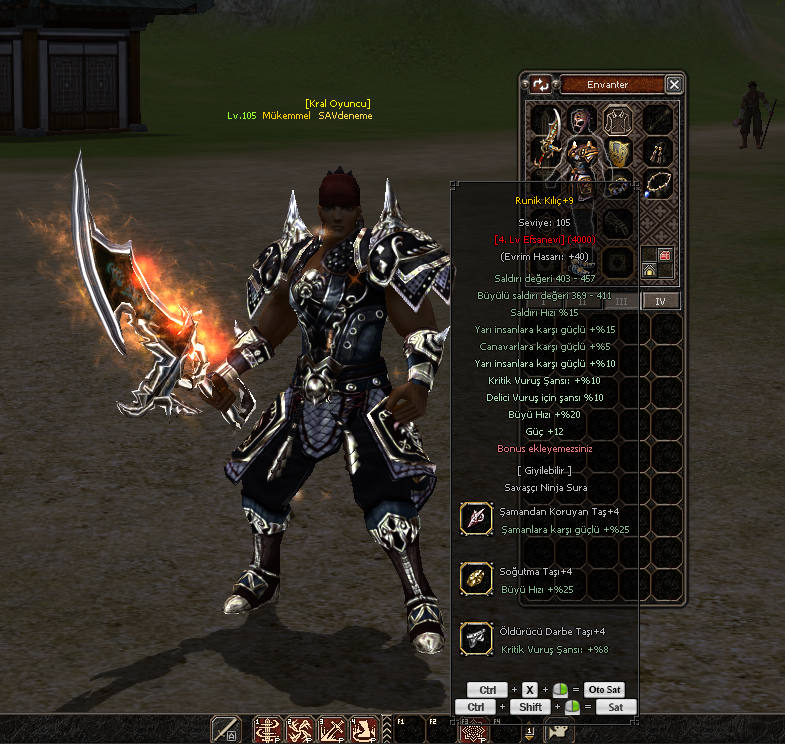
Task: Click the camera icon on the bottom bar
Action: [558, 730]
